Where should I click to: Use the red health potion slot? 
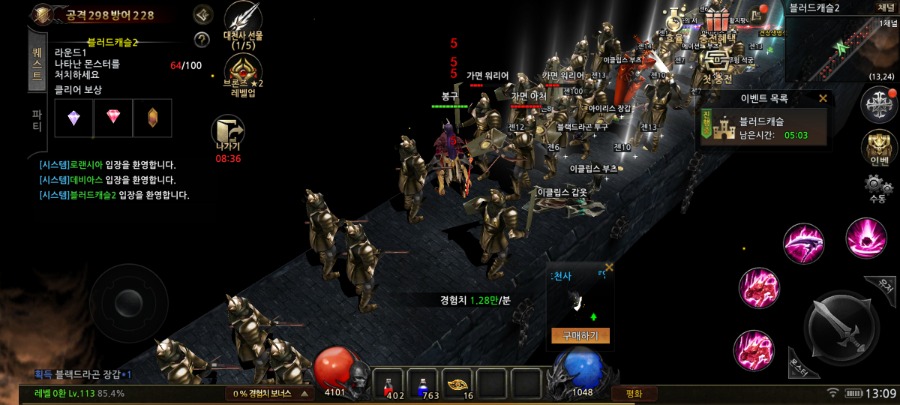tap(393, 383)
